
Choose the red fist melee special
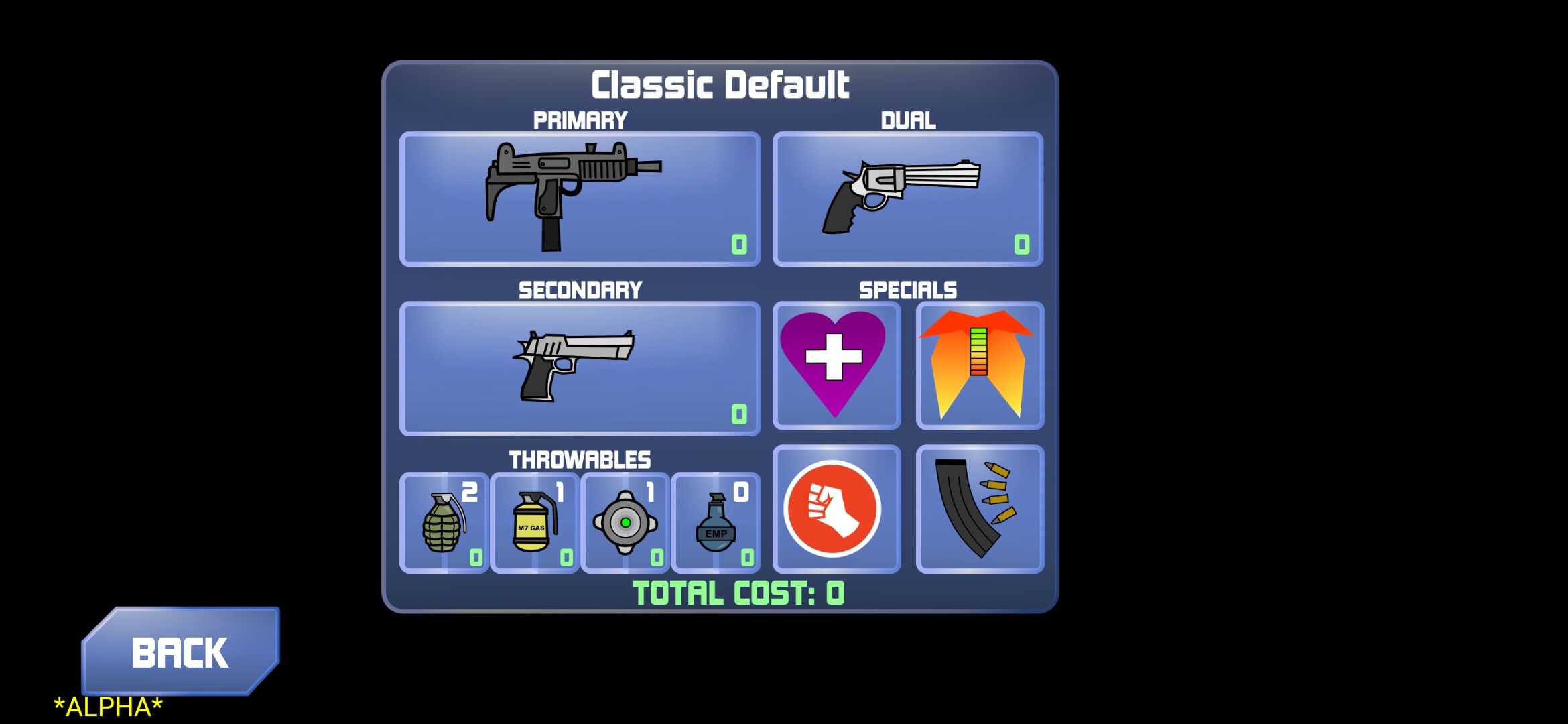pyautogui.click(x=836, y=509)
